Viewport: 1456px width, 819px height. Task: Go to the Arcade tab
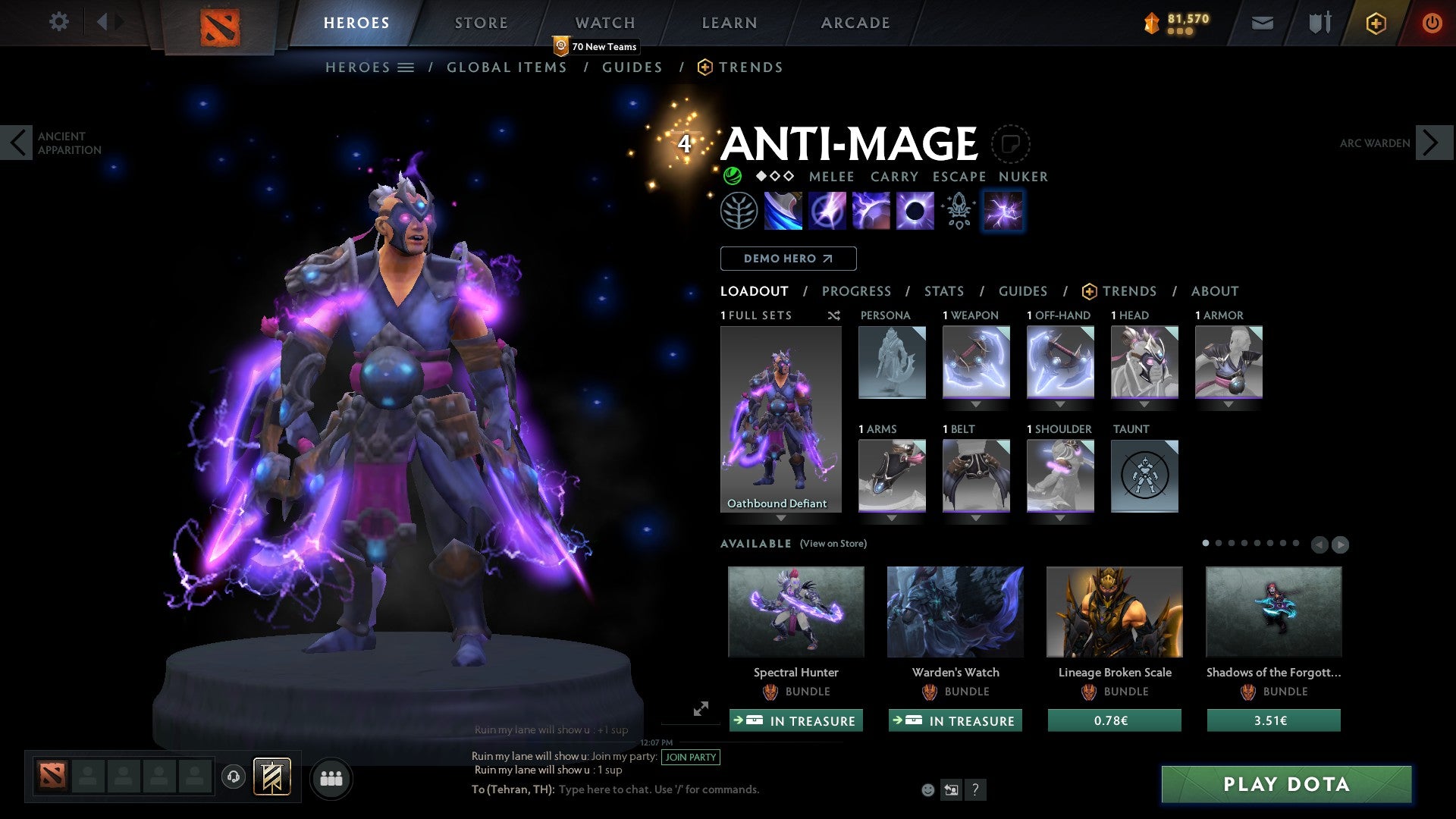tap(855, 23)
